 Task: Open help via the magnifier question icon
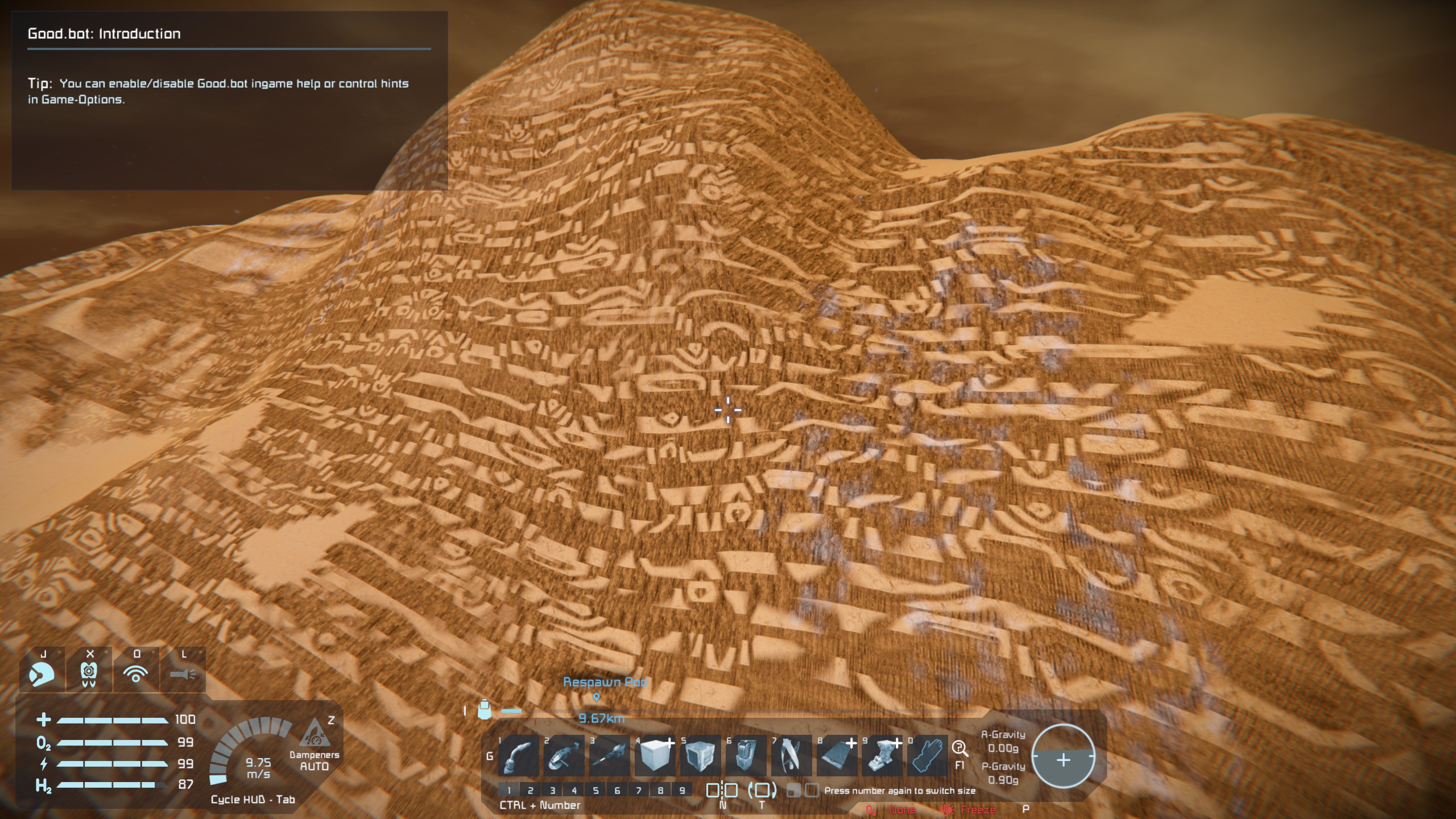point(959,748)
